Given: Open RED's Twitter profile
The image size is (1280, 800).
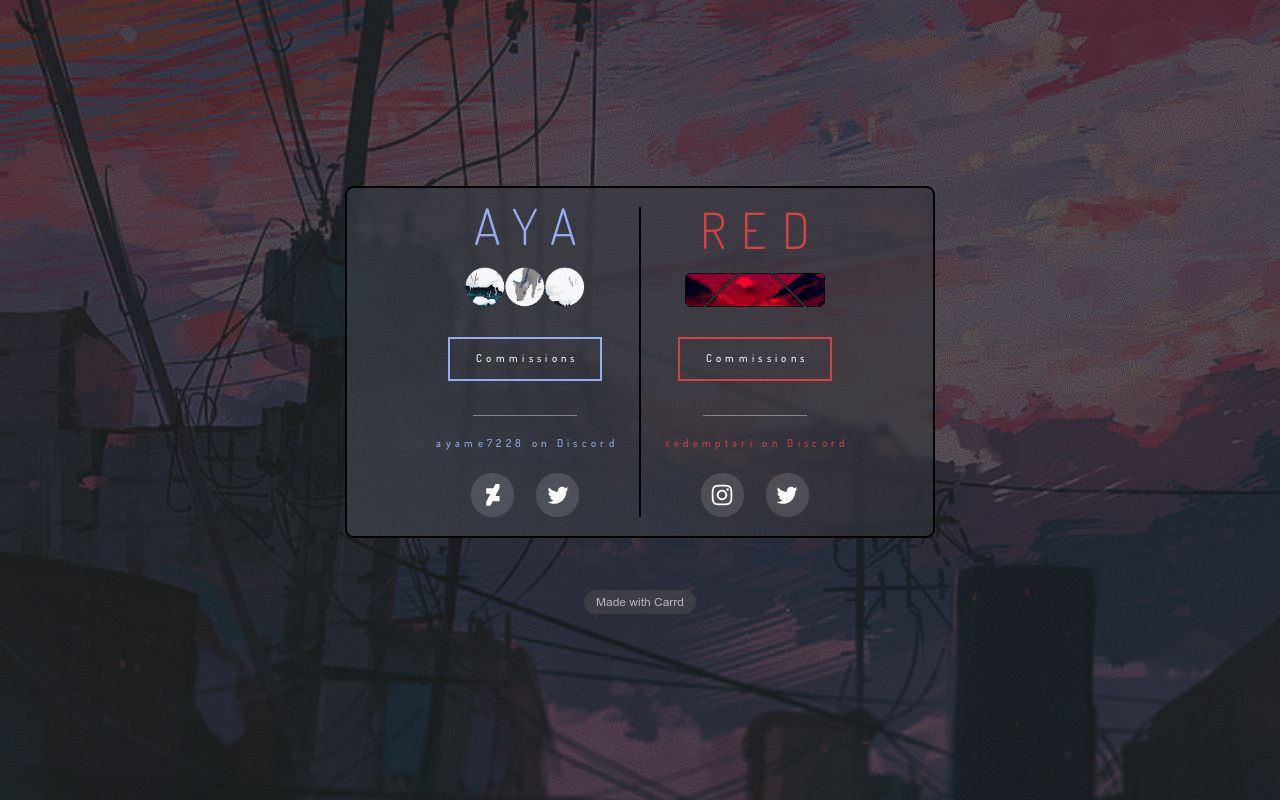Looking at the screenshot, I should coord(787,495).
